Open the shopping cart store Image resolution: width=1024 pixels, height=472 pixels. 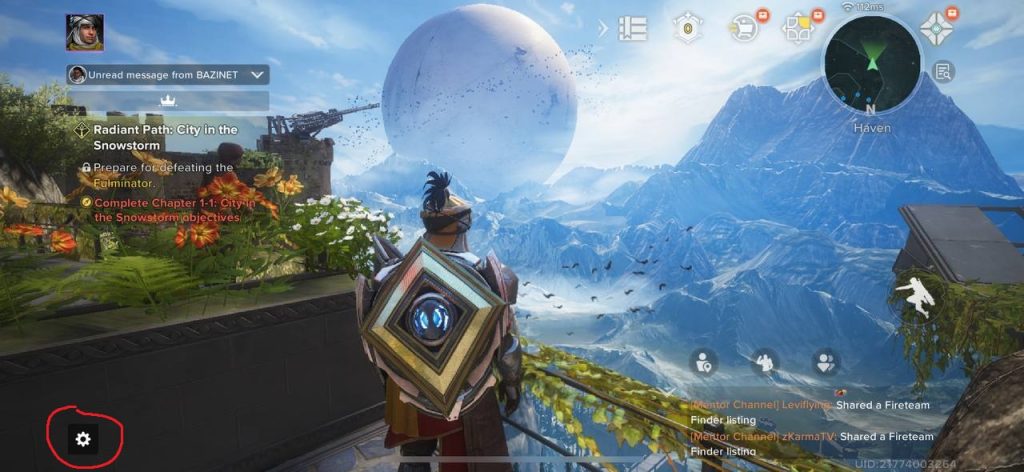(743, 28)
